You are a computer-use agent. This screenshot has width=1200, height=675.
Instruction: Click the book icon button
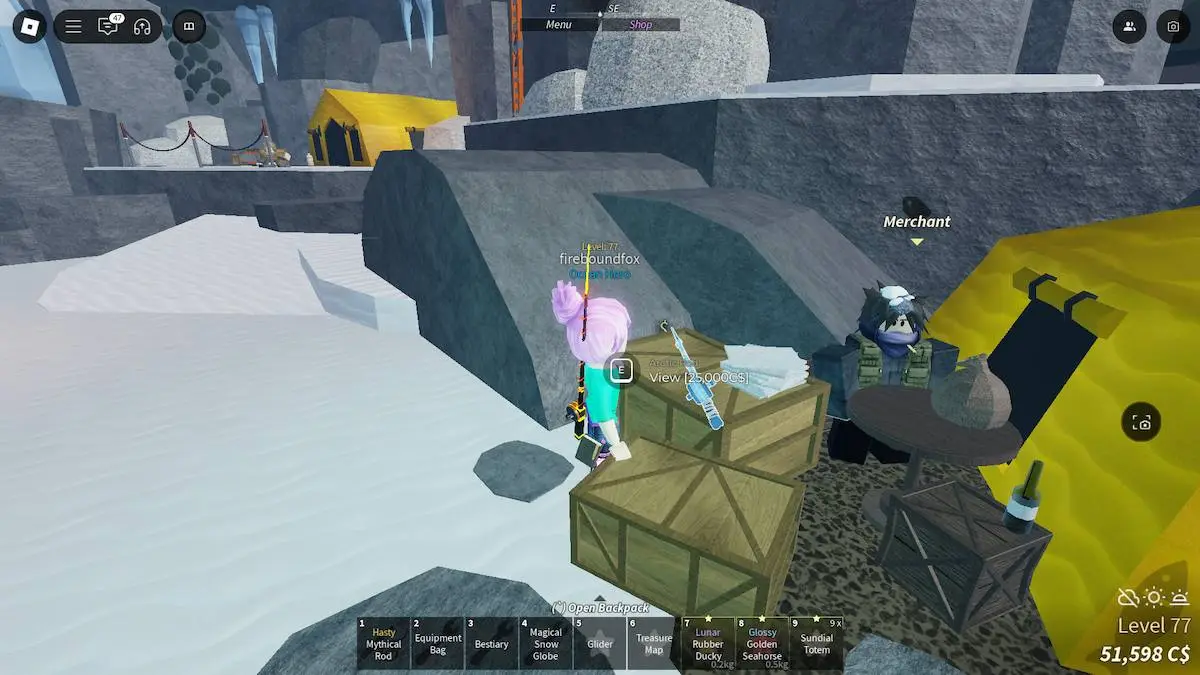pyautogui.click(x=188, y=27)
